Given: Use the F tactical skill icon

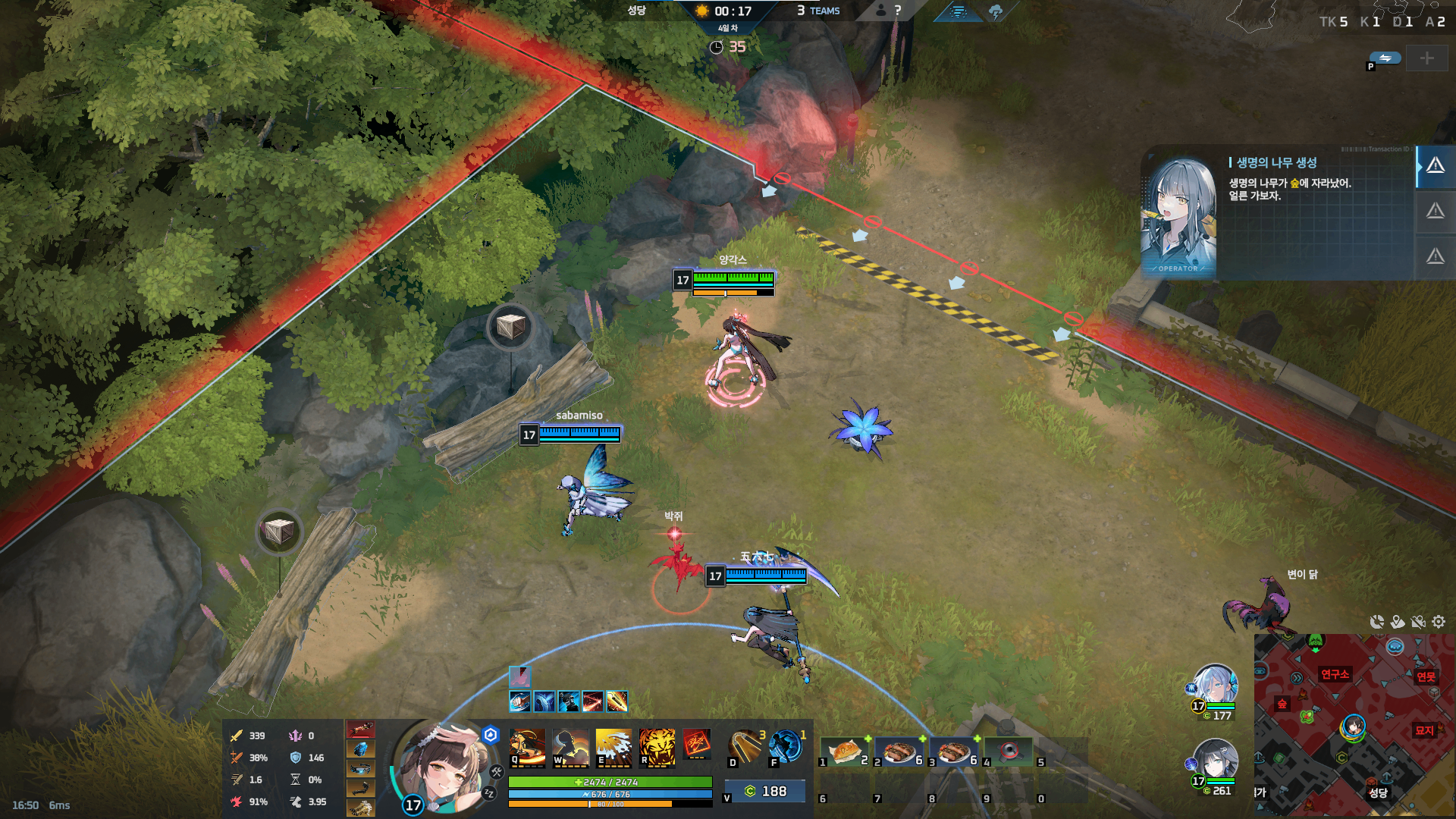Looking at the screenshot, I should pyautogui.click(x=786, y=746).
